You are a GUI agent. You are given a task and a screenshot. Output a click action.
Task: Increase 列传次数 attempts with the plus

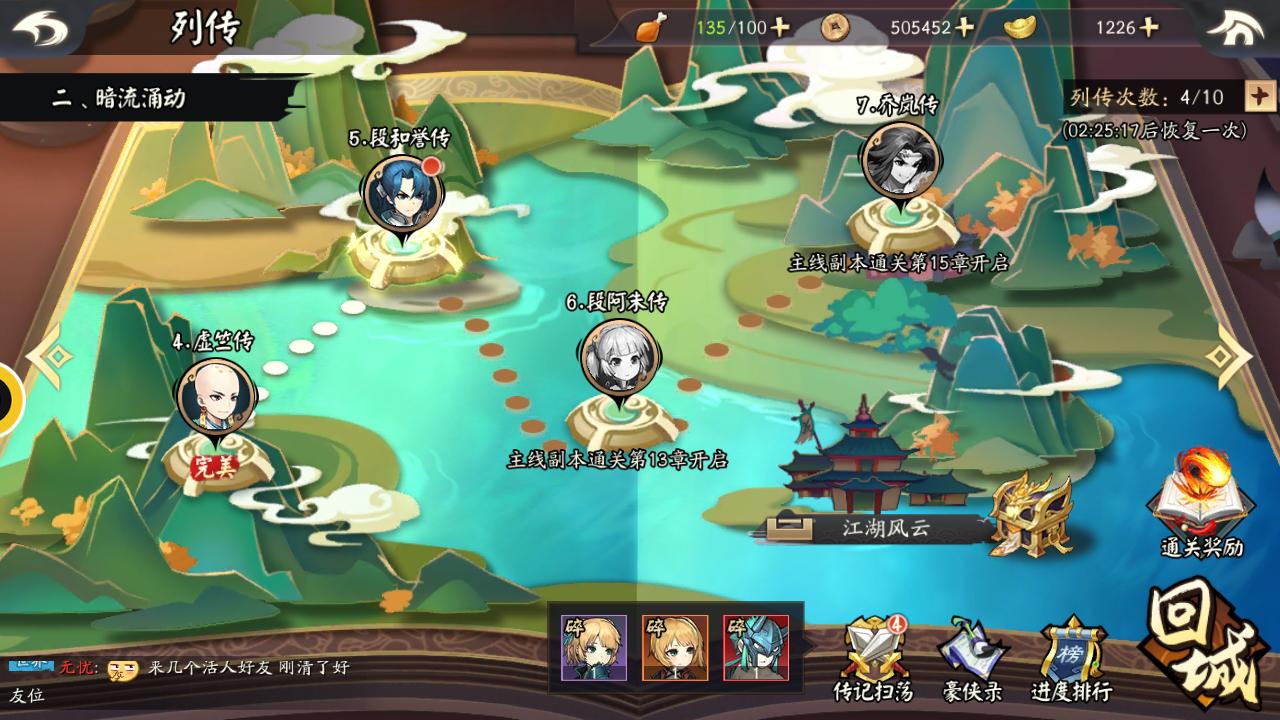(x=1259, y=97)
